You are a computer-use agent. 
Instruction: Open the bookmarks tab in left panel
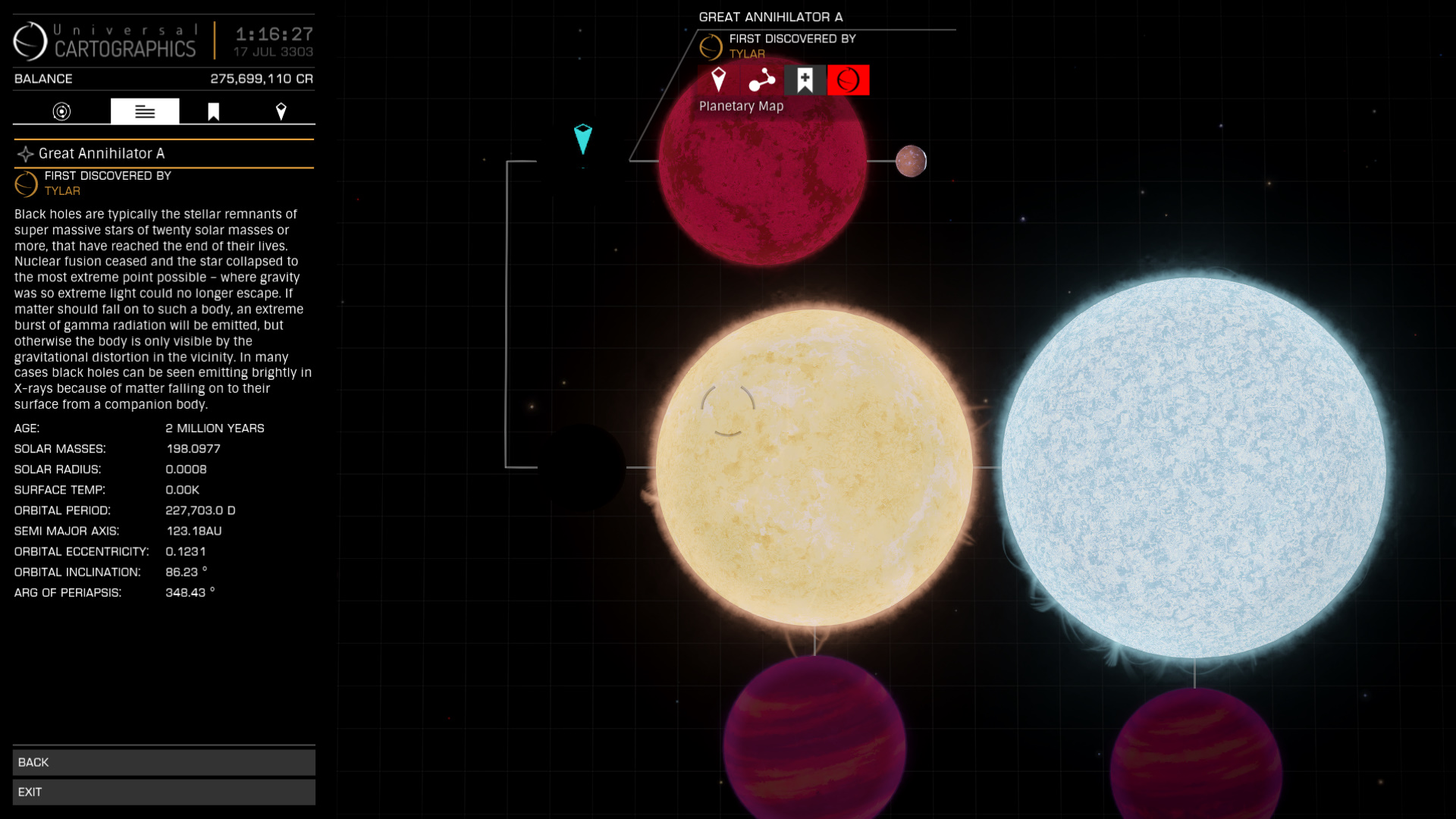(x=214, y=111)
